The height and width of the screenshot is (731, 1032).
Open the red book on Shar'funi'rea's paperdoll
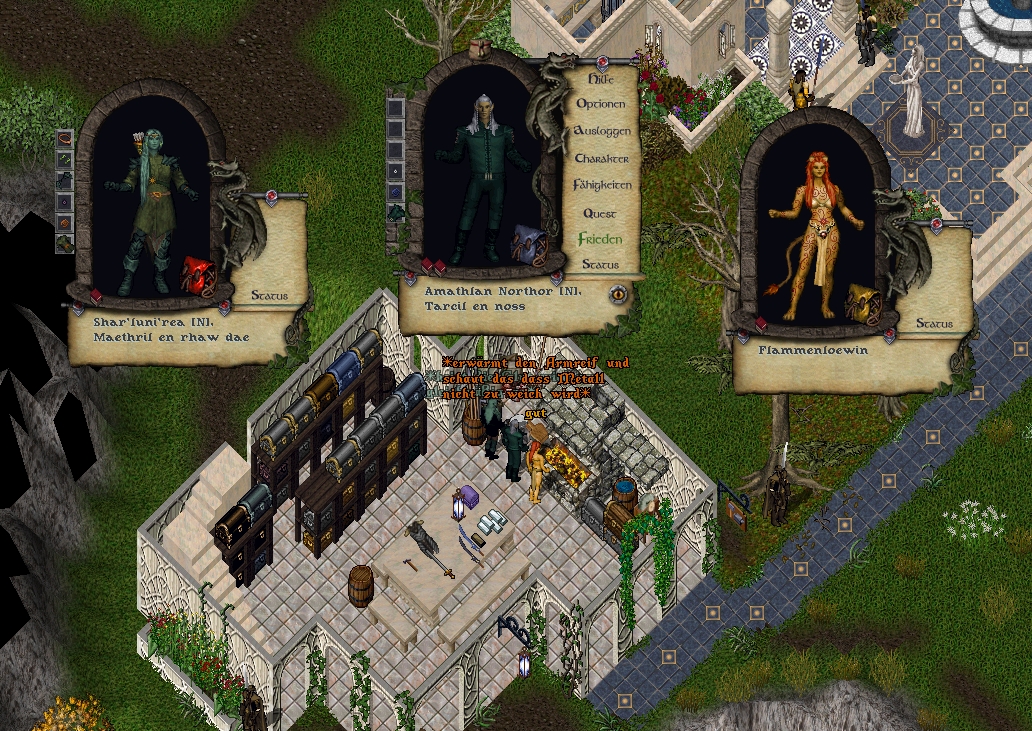pos(98,296)
